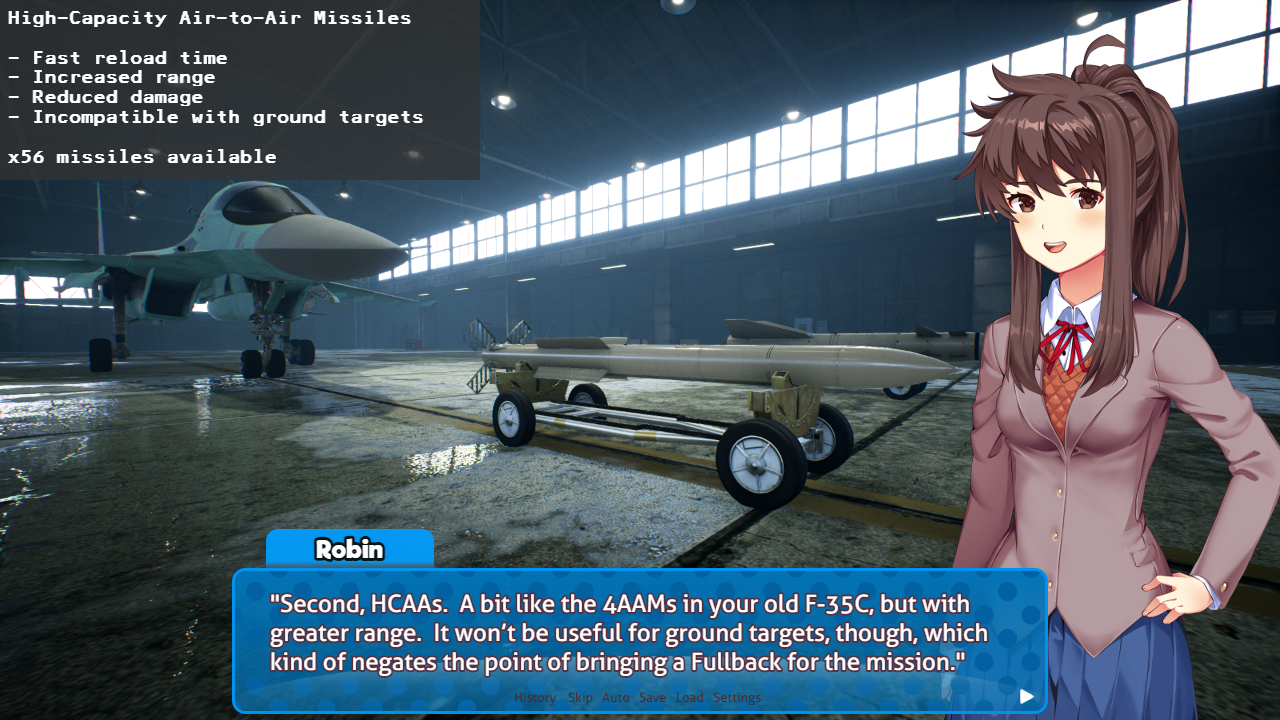1280x720 pixels.
Task: Toggle Skip mode
Action: click(580, 697)
